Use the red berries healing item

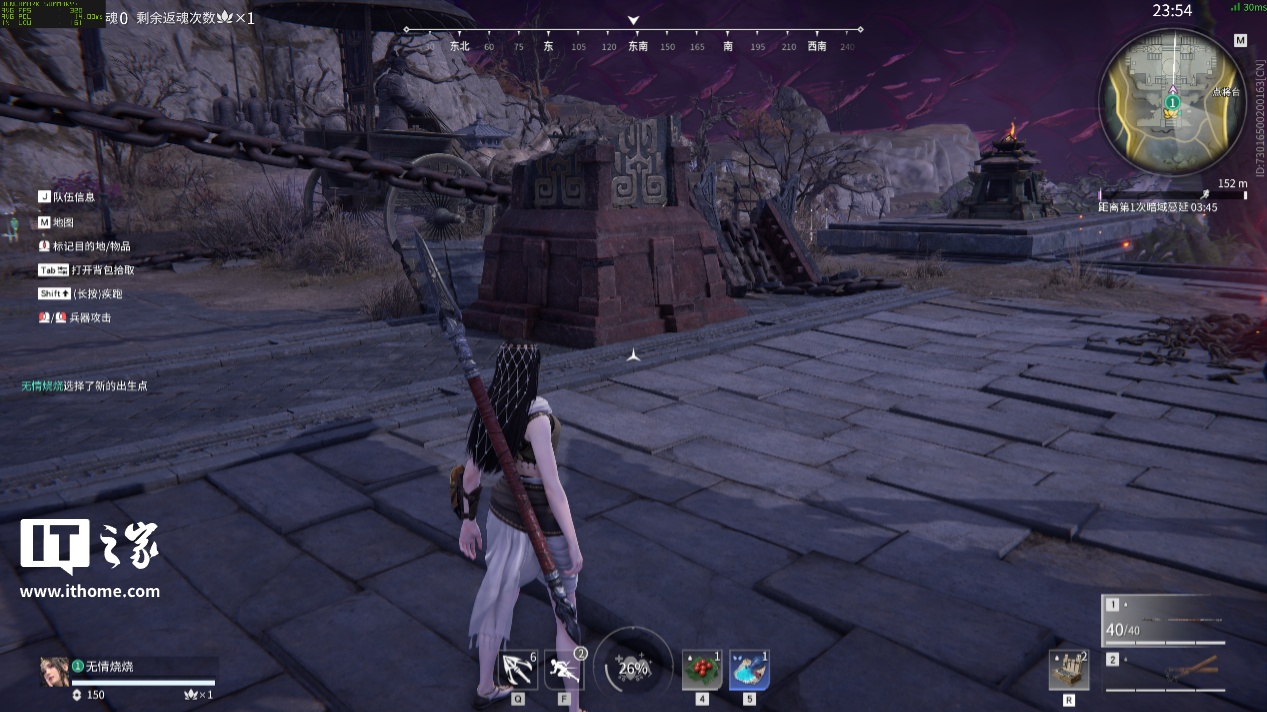702,669
